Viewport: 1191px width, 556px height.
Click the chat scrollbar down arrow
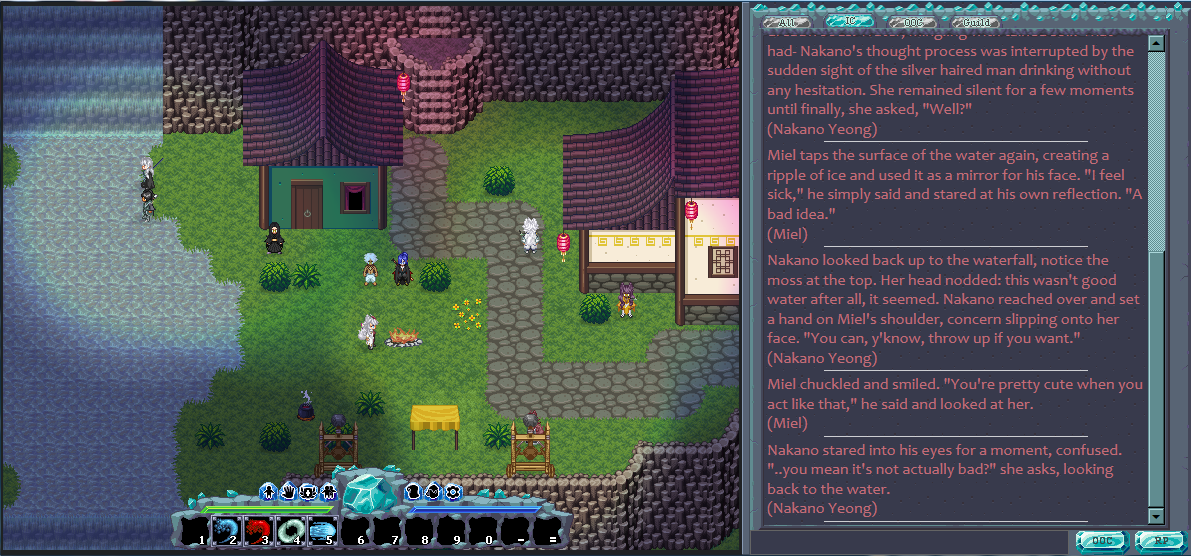1156,517
